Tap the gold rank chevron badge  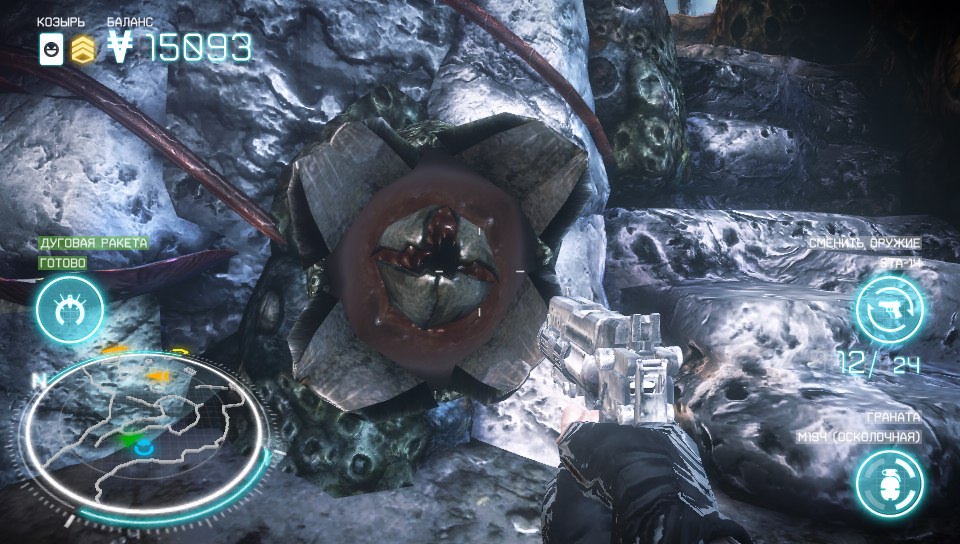pos(83,49)
